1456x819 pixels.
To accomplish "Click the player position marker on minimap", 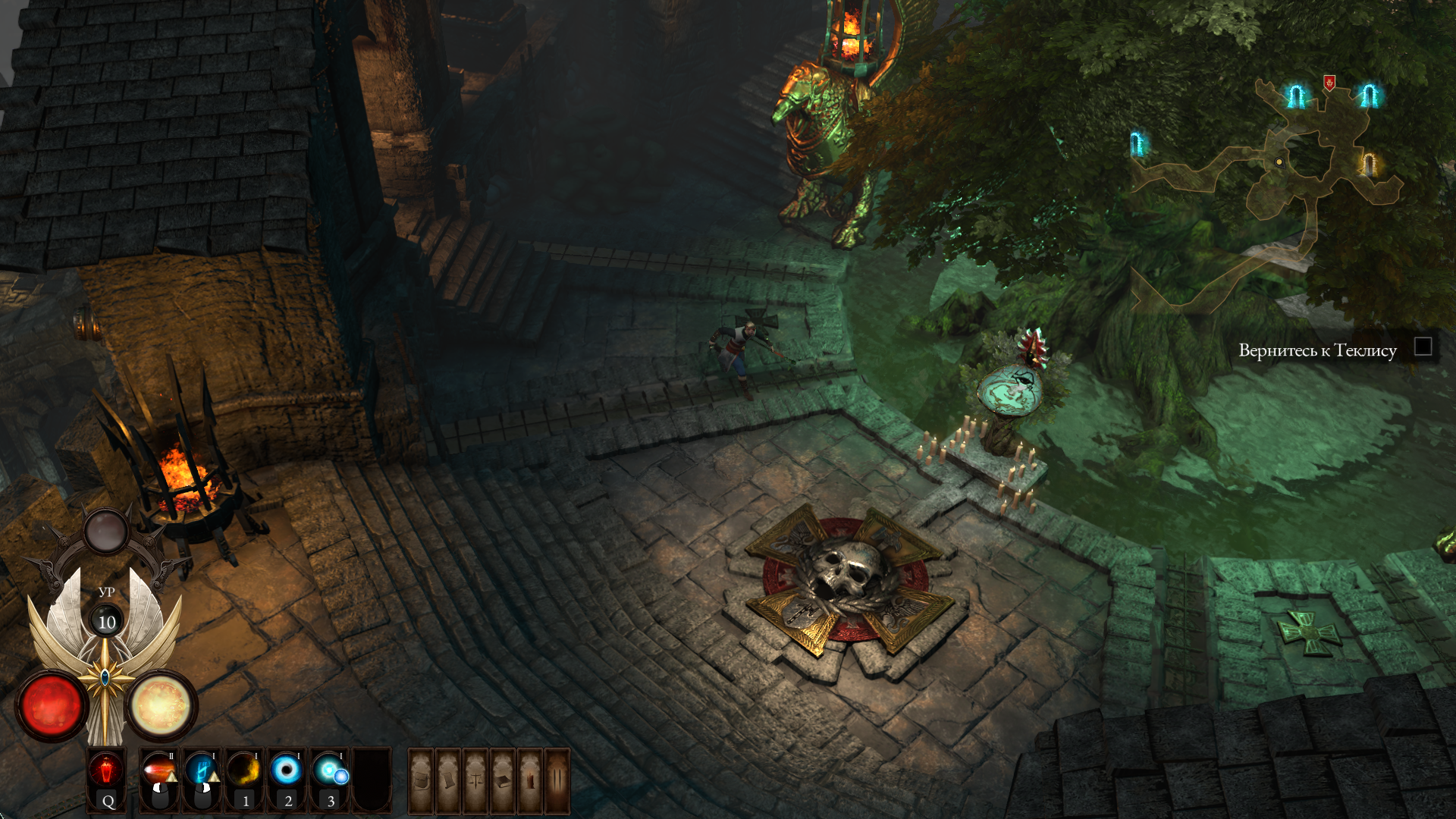I will click(x=1279, y=162).
